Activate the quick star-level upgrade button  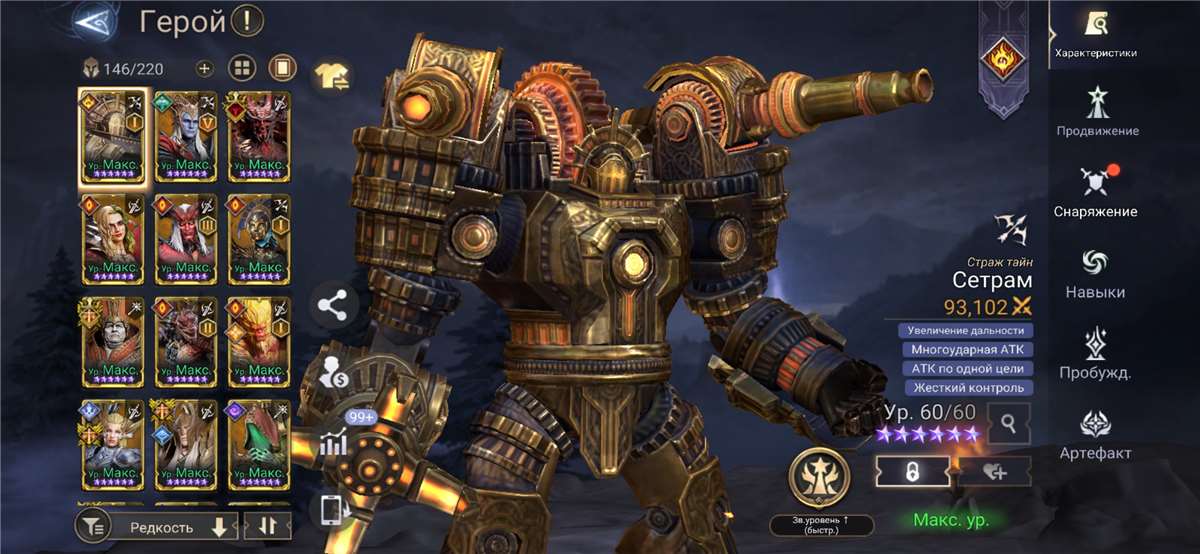[x=821, y=478]
